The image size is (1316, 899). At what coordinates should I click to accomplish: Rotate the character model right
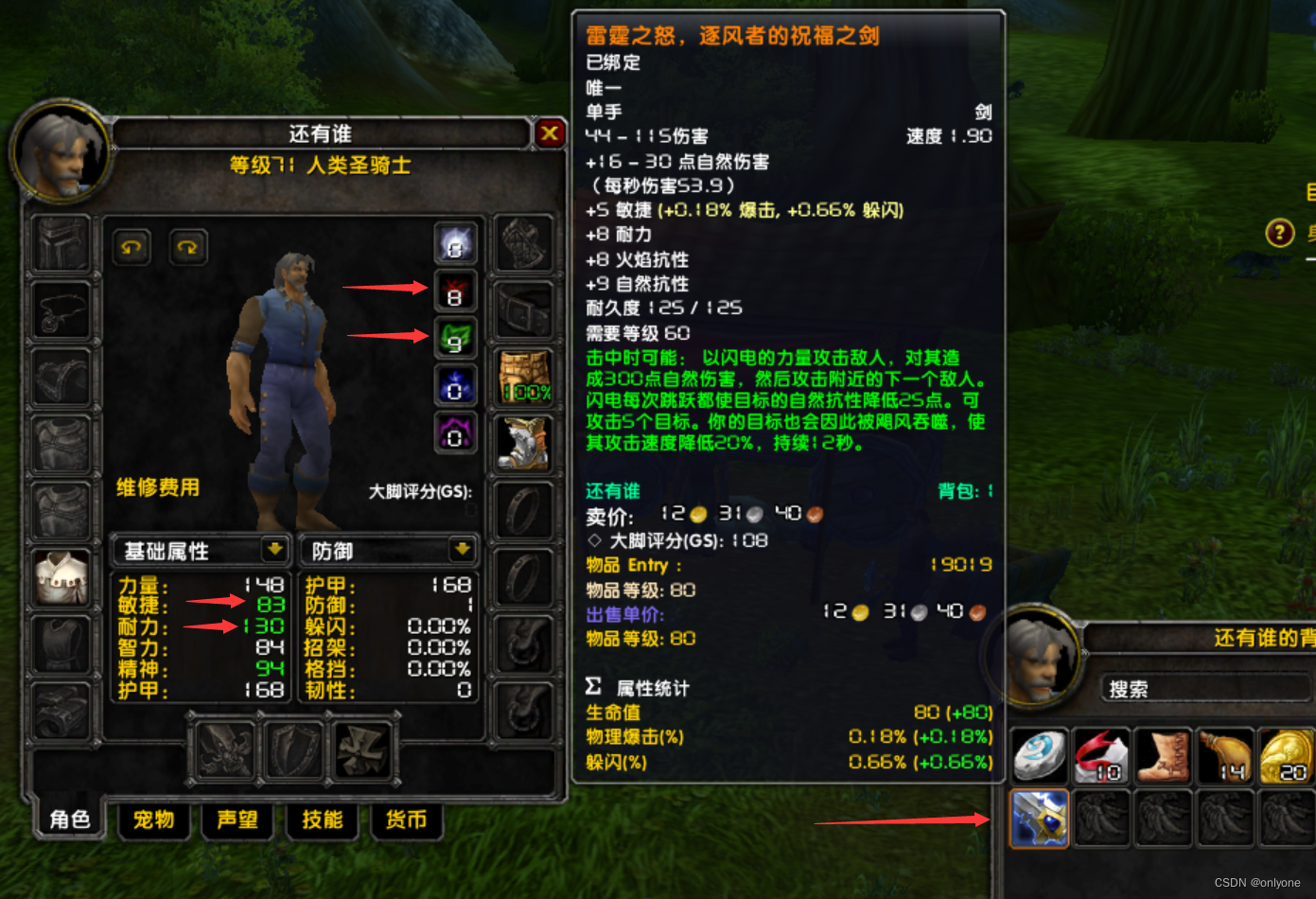(x=186, y=247)
